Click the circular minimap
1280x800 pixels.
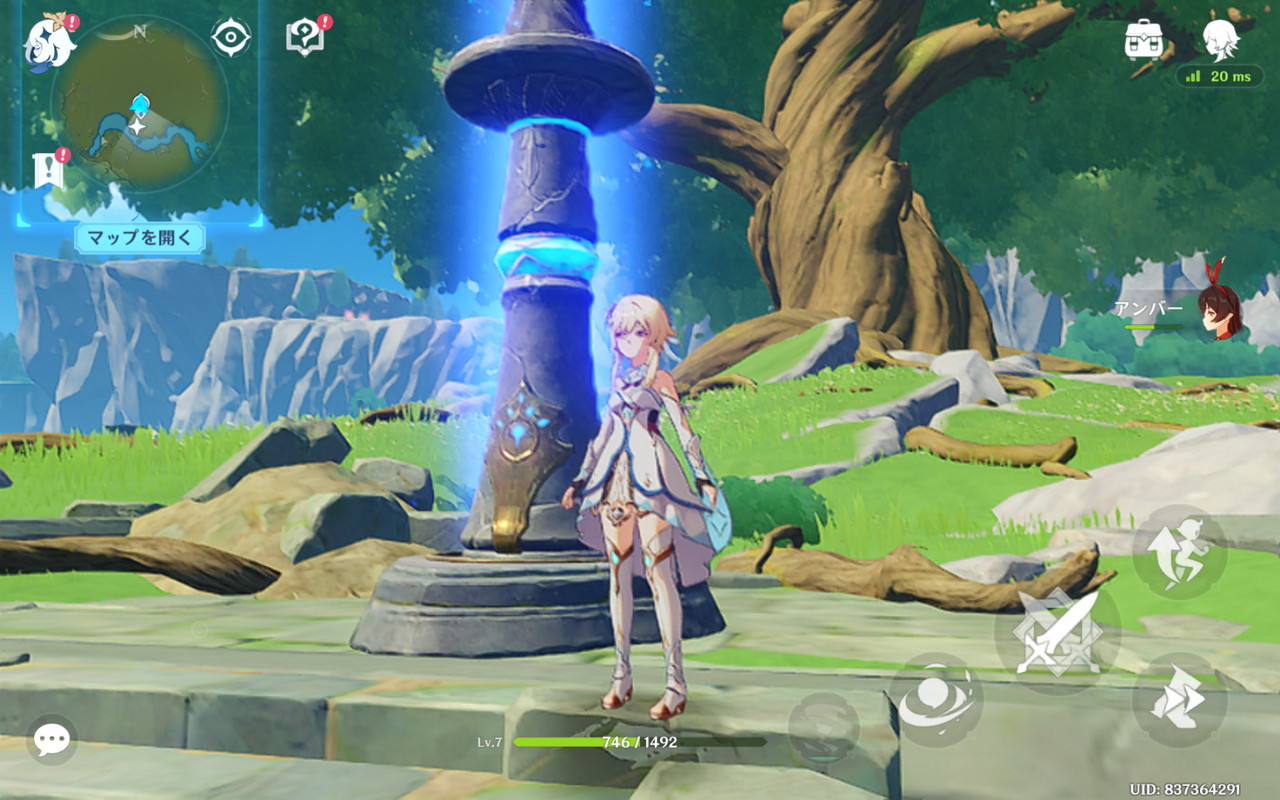tap(140, 103)
